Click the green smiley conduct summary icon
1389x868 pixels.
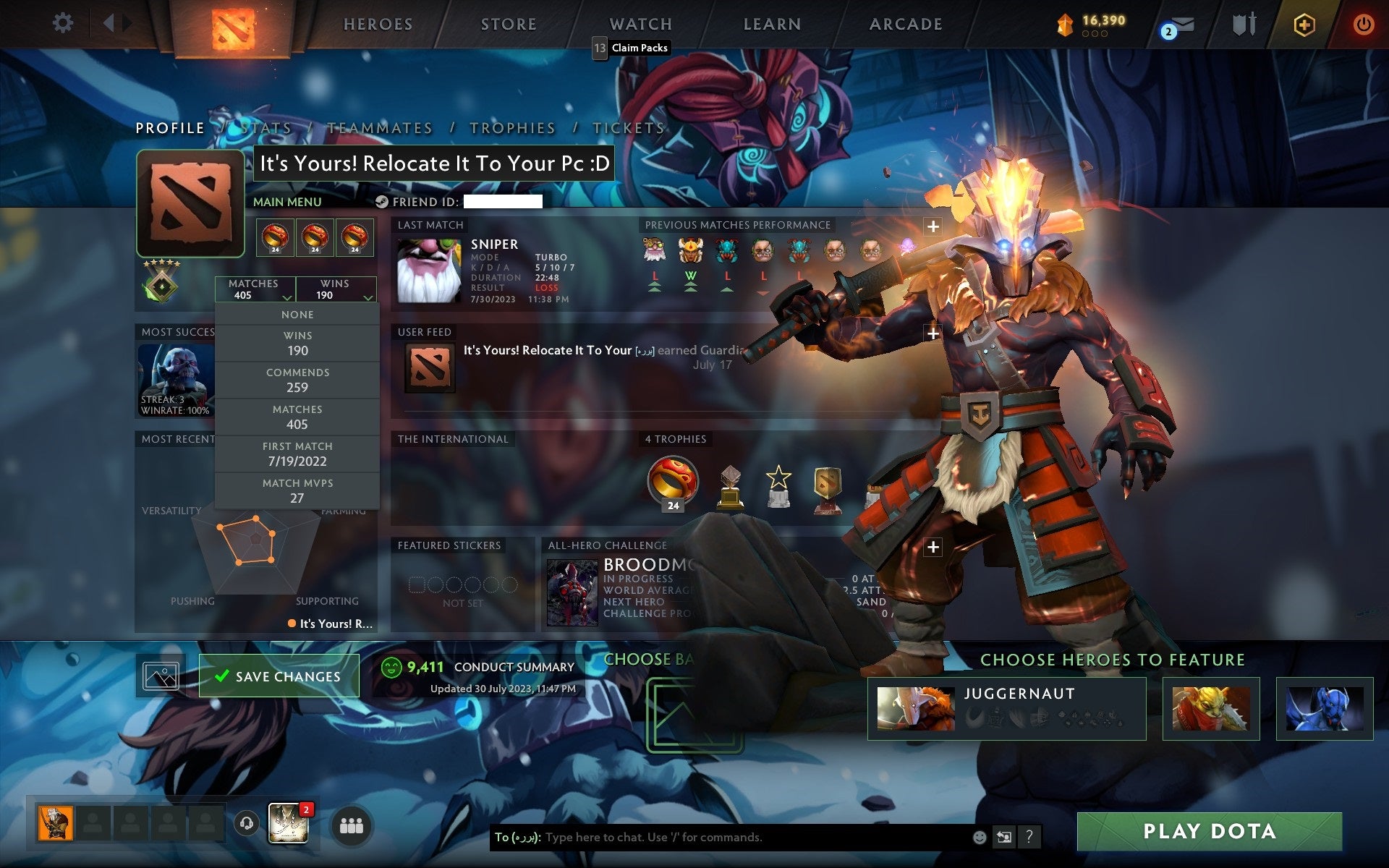tap(391, 665)
